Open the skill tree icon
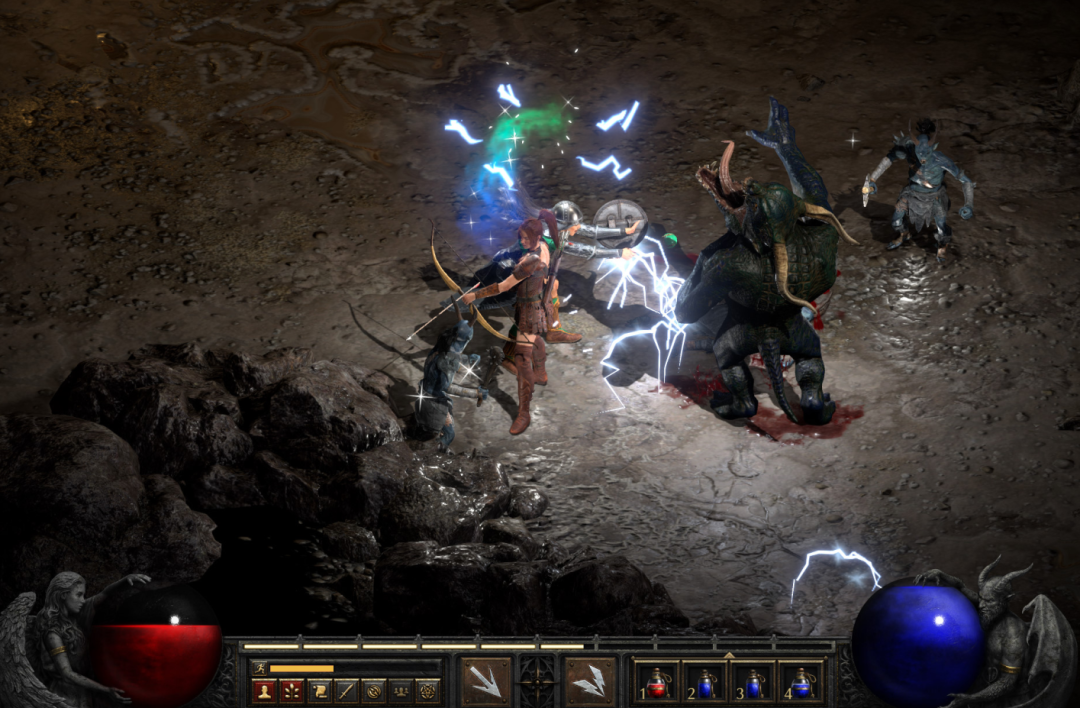Image resolution: width=1080 pixels, height=708 pixels. [291, 690]
